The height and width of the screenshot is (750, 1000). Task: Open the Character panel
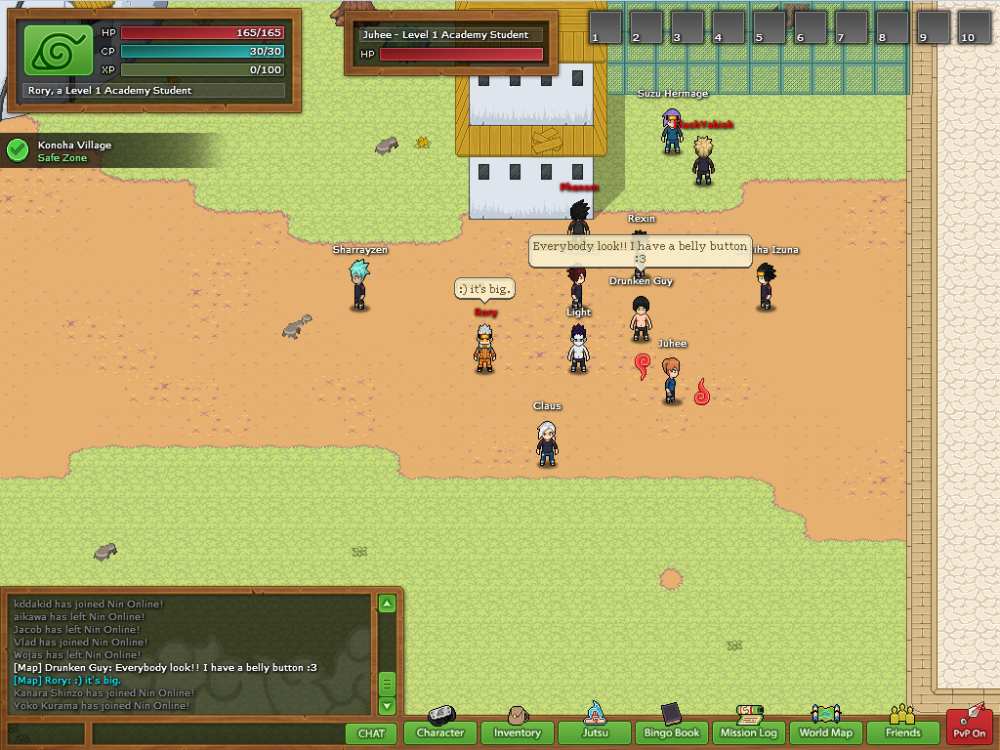click(440, 733)
